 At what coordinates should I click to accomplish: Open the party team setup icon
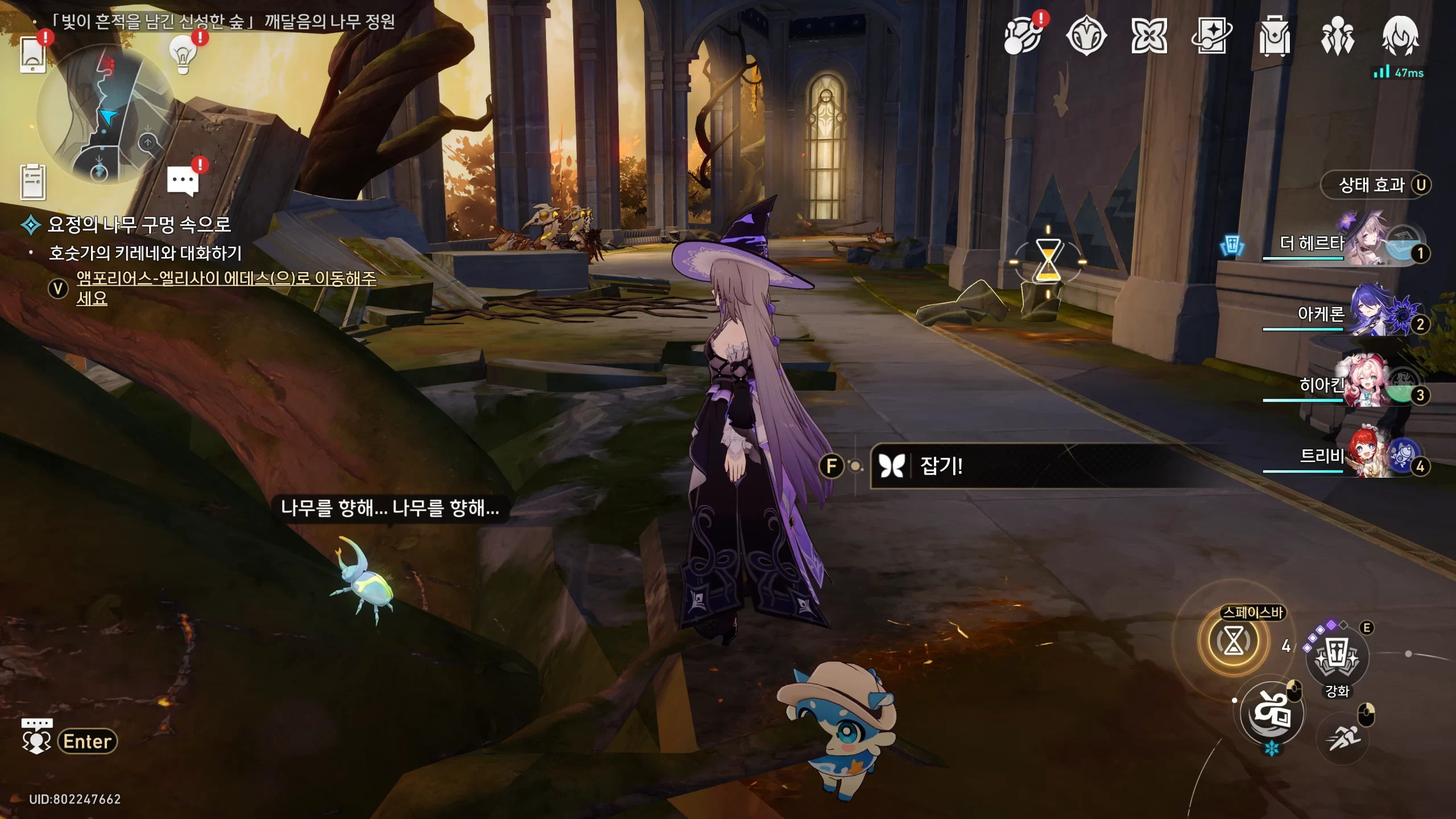click(1337, 36)
